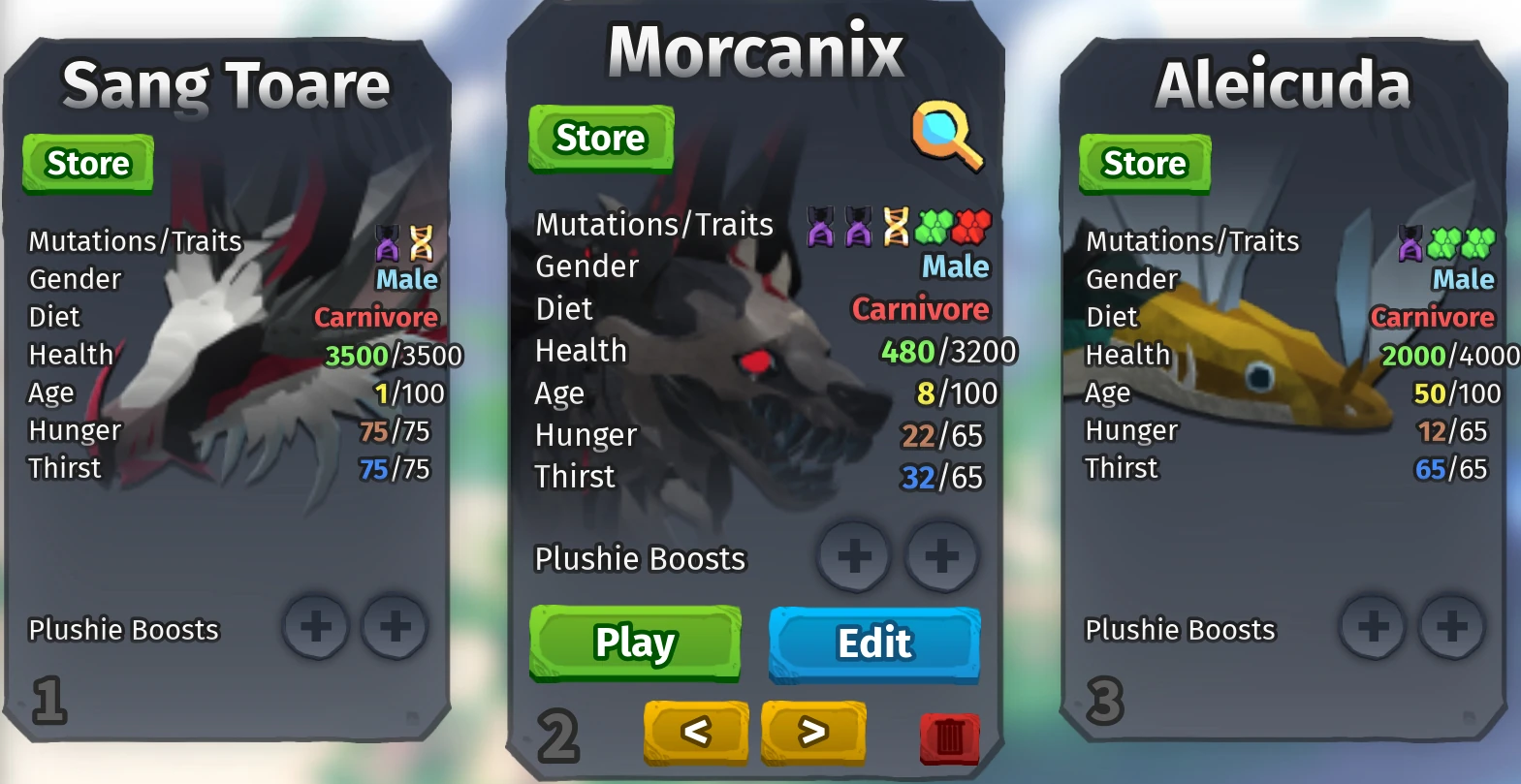
Task: Open the Edit menu for Morcanix
Action: (x=872, y=642)
